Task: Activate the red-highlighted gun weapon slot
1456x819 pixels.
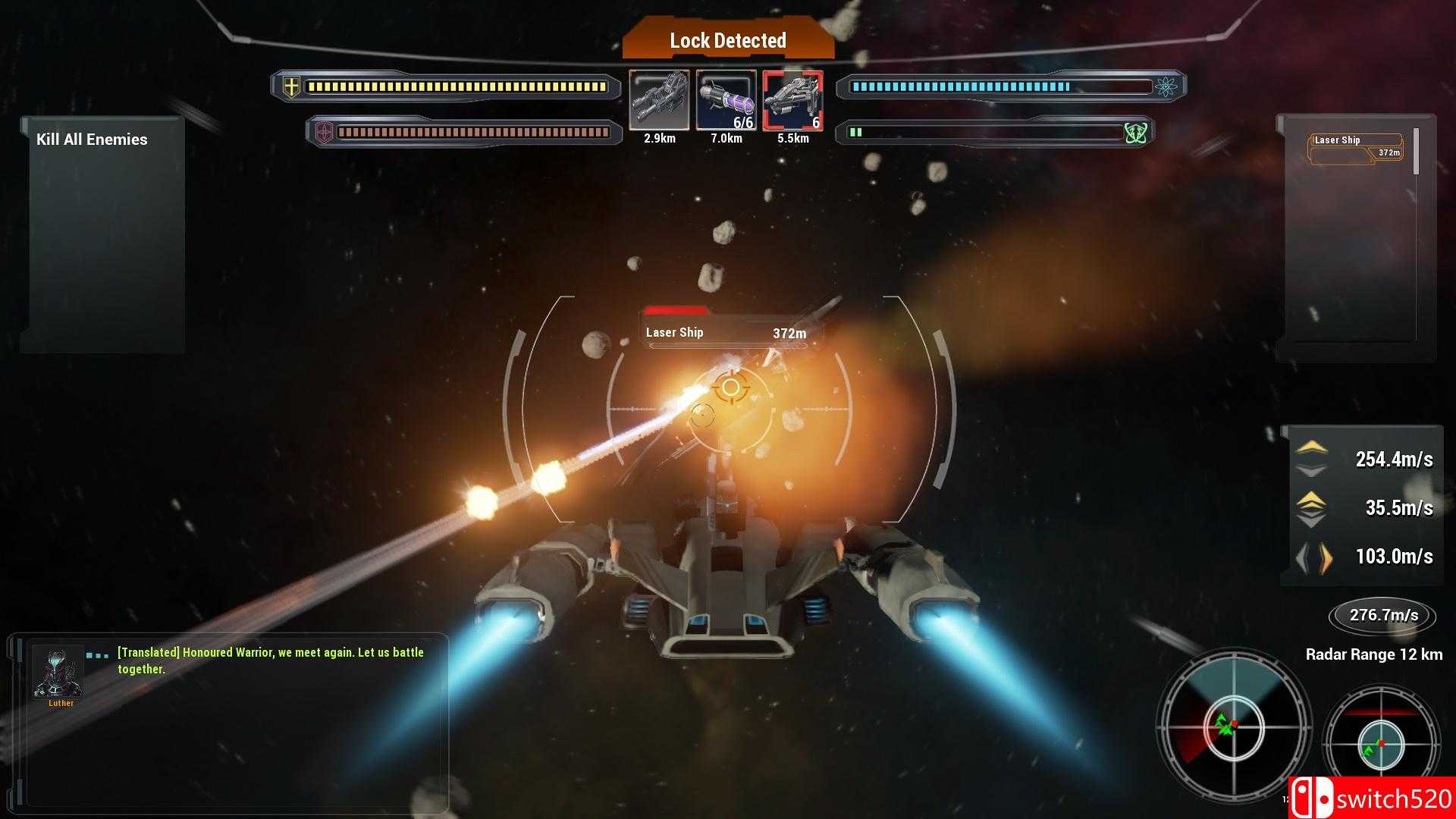Action: click(792, 101)
